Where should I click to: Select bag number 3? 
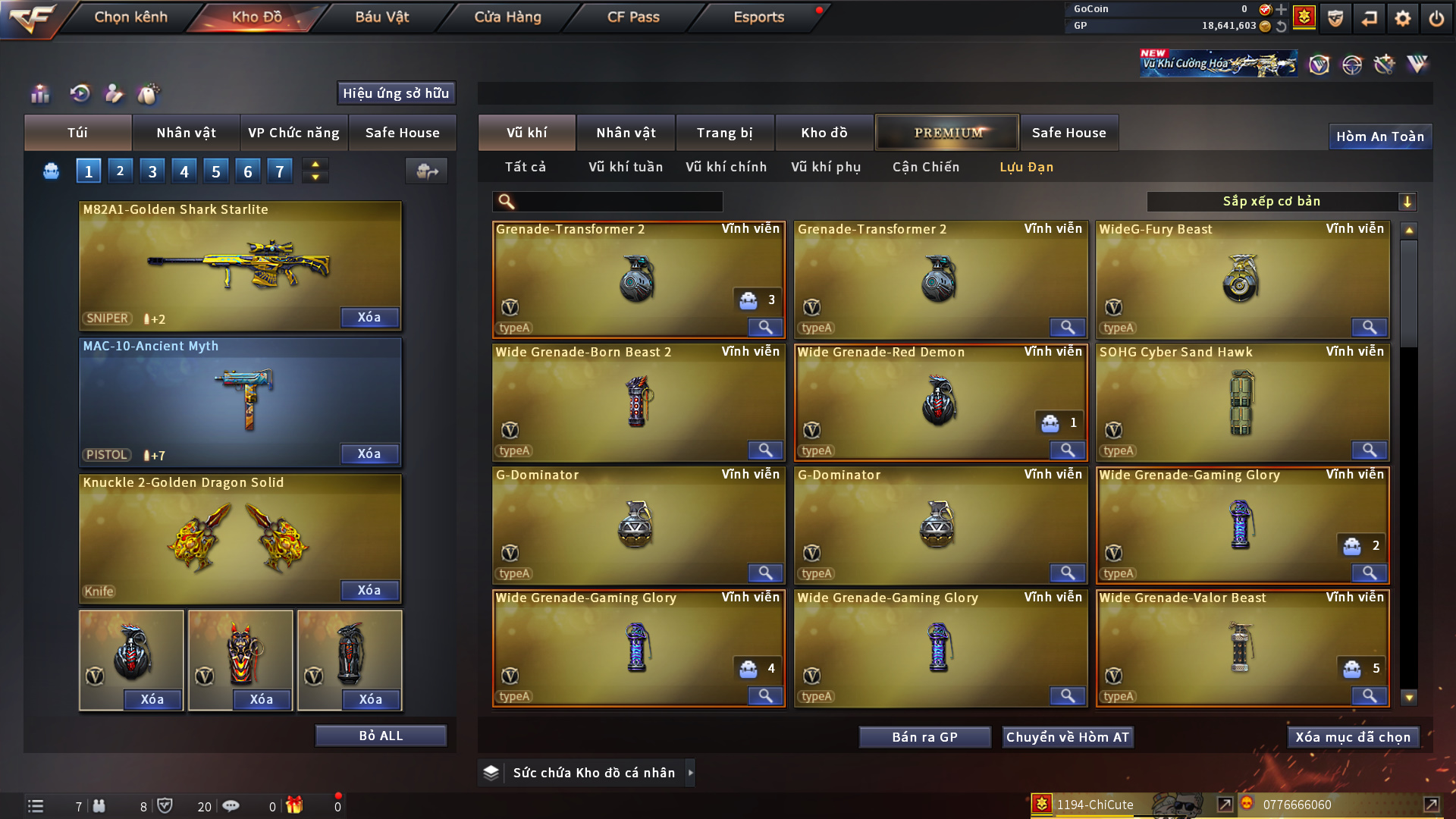point(152,171)
